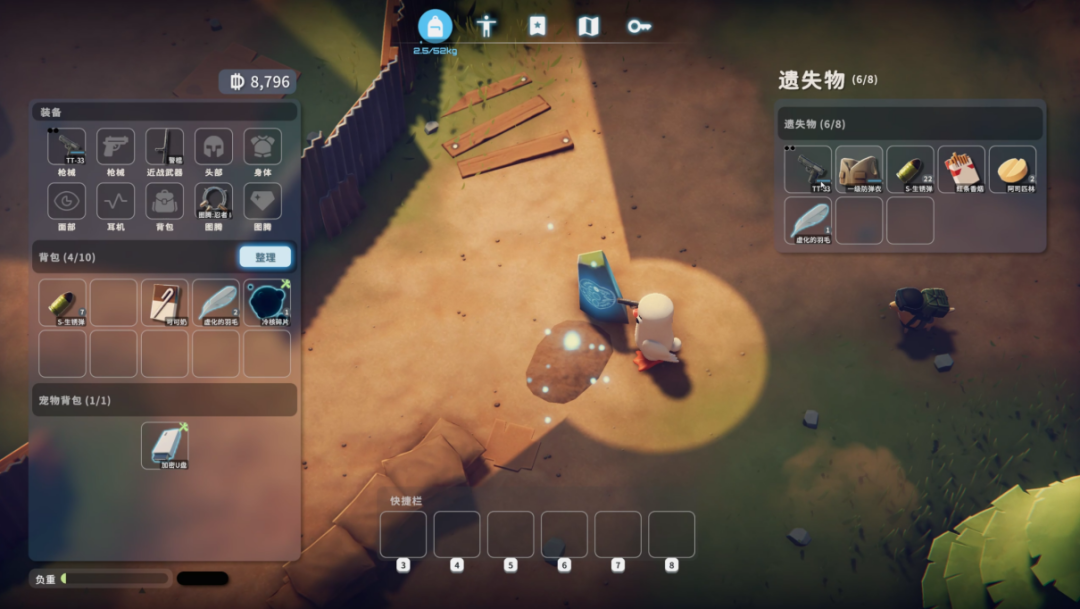Choose the 加密U盘 in pet backpack
This screenshot has height=609, width=1080.
pos(165,445)
